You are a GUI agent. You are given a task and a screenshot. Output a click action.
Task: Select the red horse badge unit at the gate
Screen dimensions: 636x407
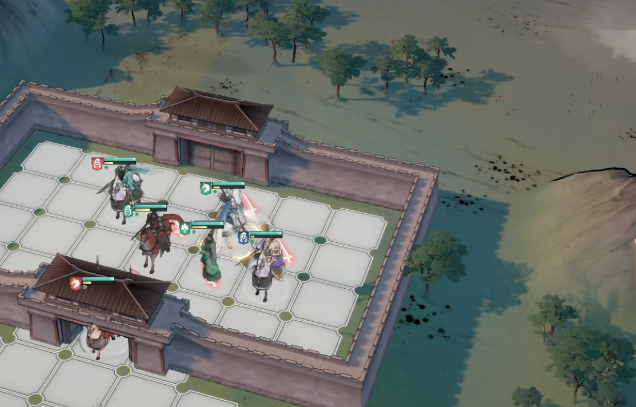click(x=96, y=338)
